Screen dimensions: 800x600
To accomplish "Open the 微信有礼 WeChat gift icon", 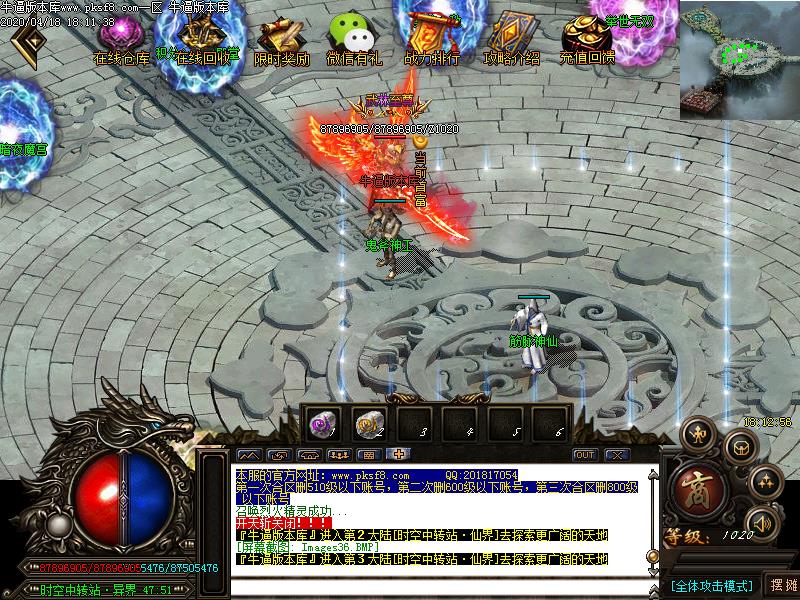I will (x=354, y=40).
